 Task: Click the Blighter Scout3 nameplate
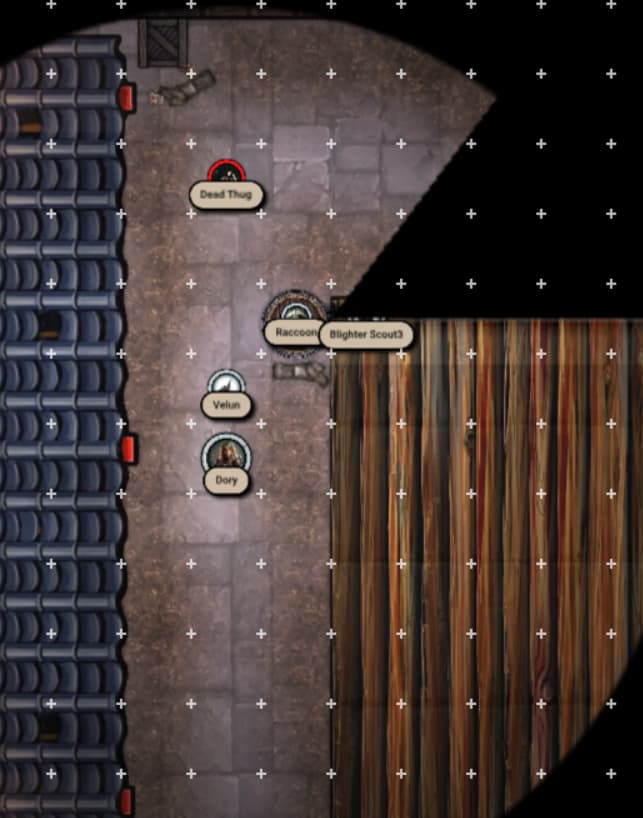(x=366, y=334)
